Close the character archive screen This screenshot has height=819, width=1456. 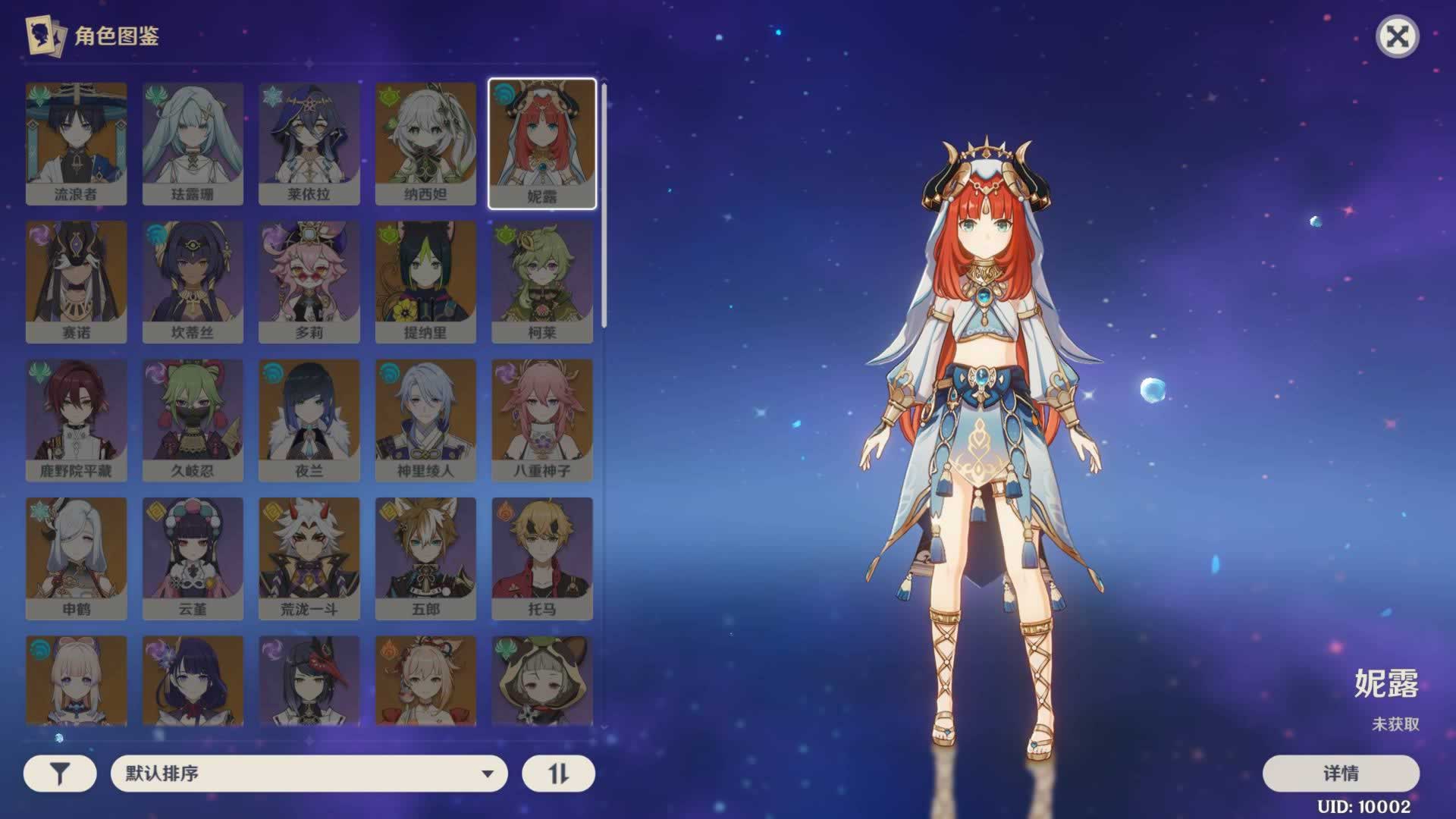tap(1397, 36)
